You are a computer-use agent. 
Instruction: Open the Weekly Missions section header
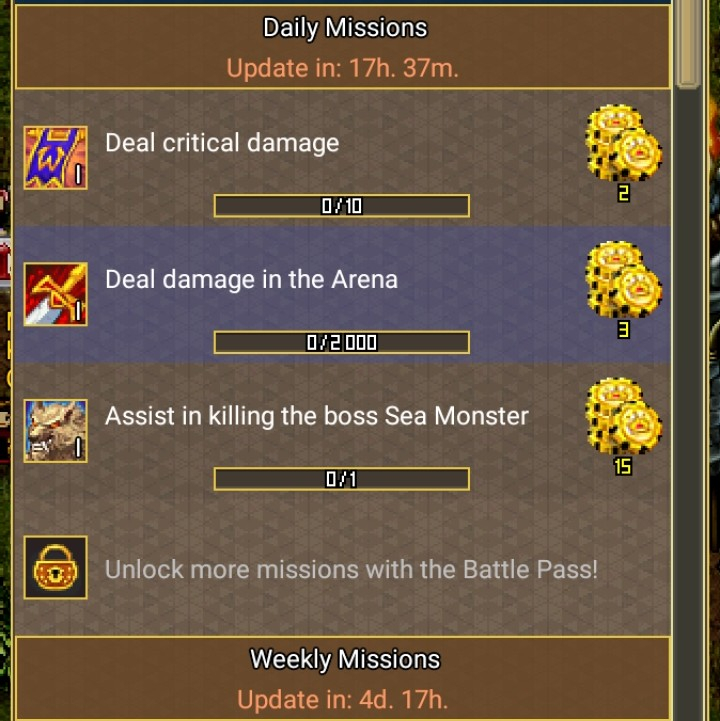click(344, 660)
